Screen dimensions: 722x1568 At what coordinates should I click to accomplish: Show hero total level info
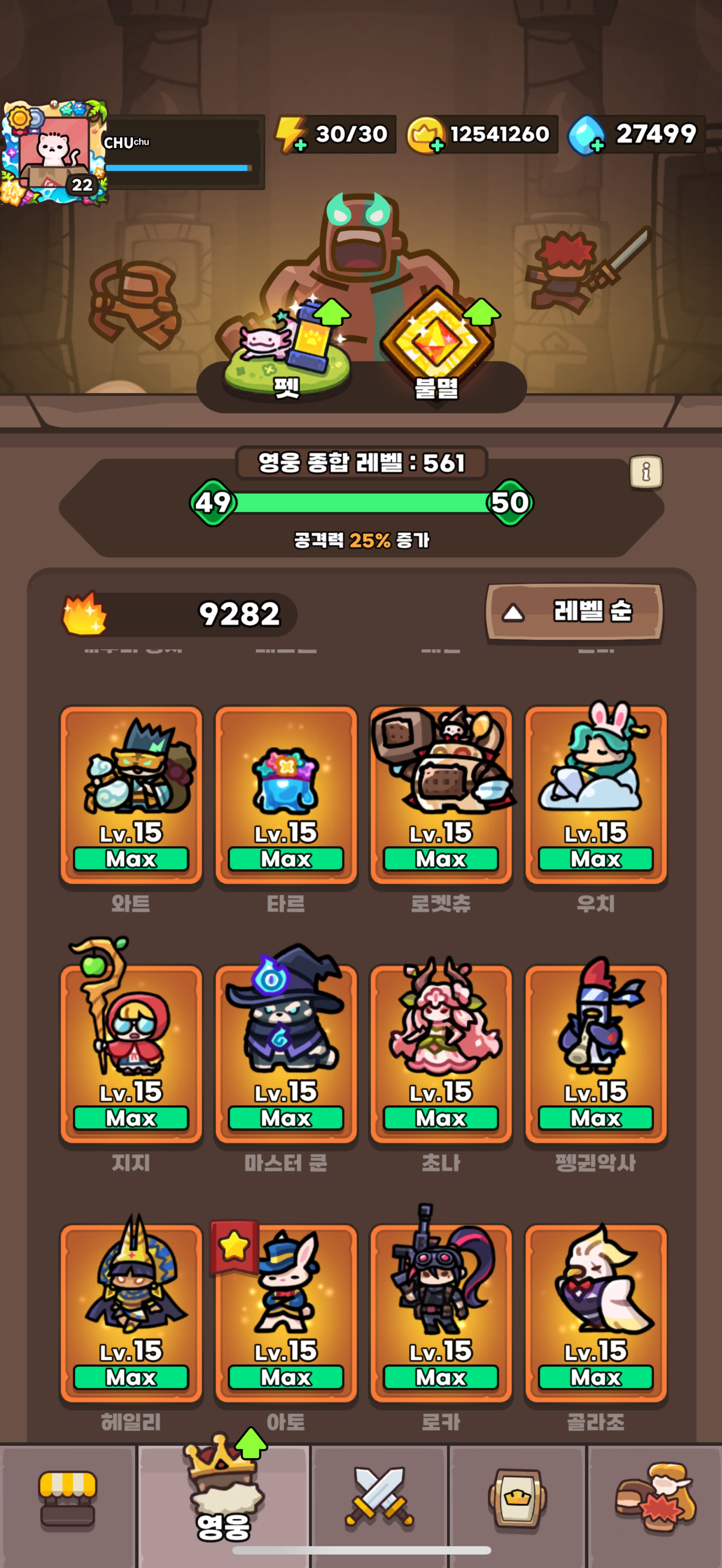[645, 472]
